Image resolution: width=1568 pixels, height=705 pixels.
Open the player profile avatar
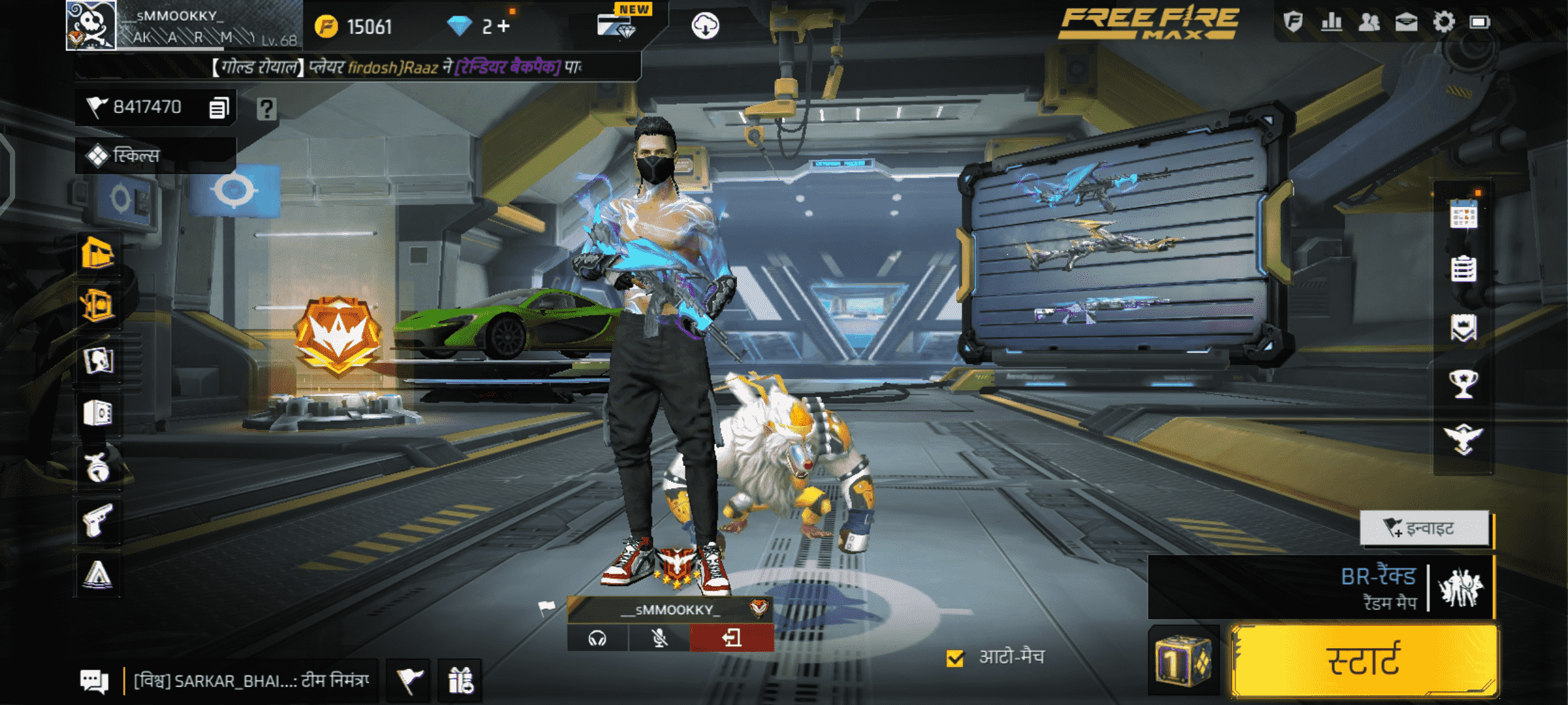click(91, 25)
